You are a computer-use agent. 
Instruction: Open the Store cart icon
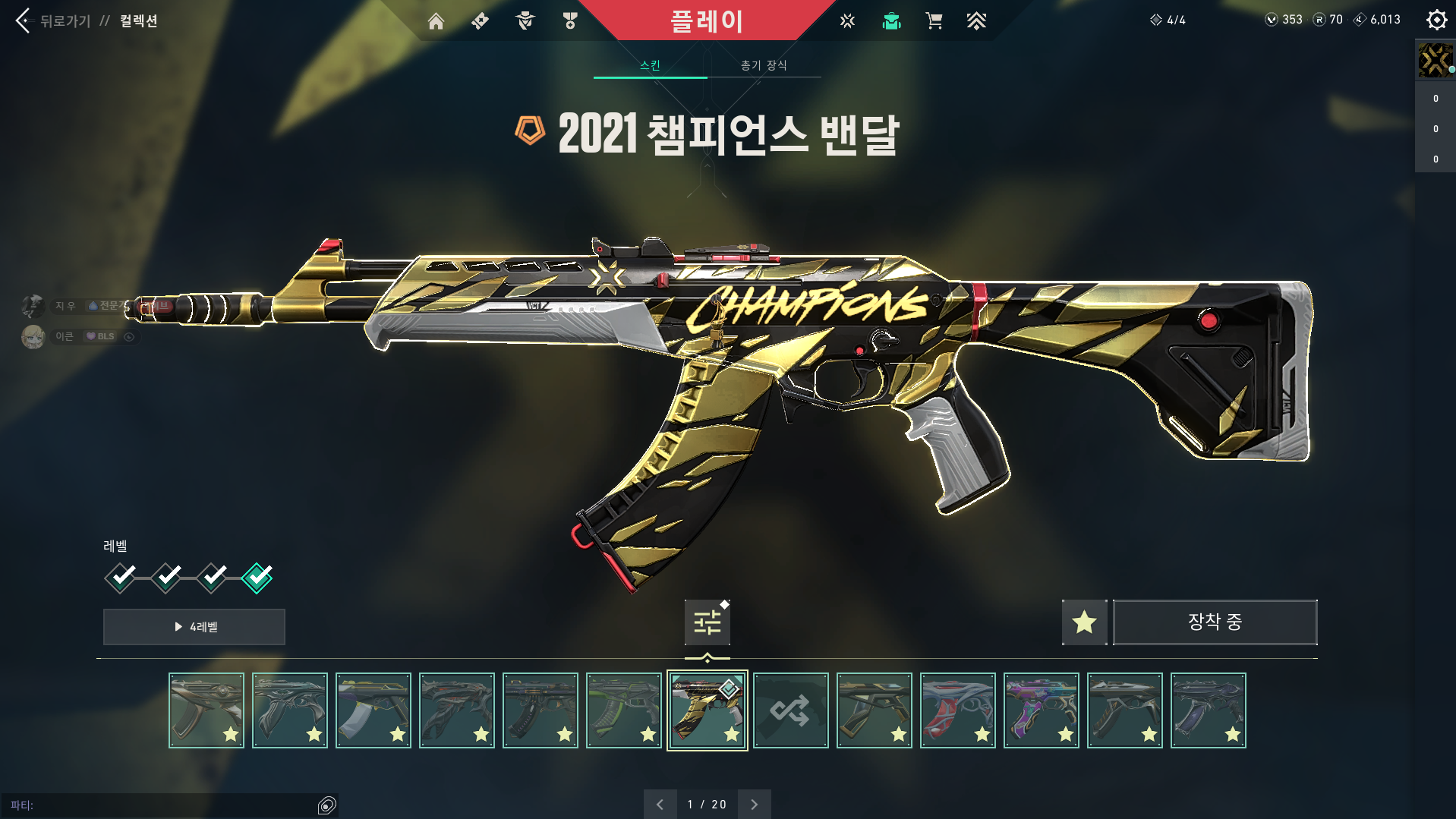click(x=934, y=20)
